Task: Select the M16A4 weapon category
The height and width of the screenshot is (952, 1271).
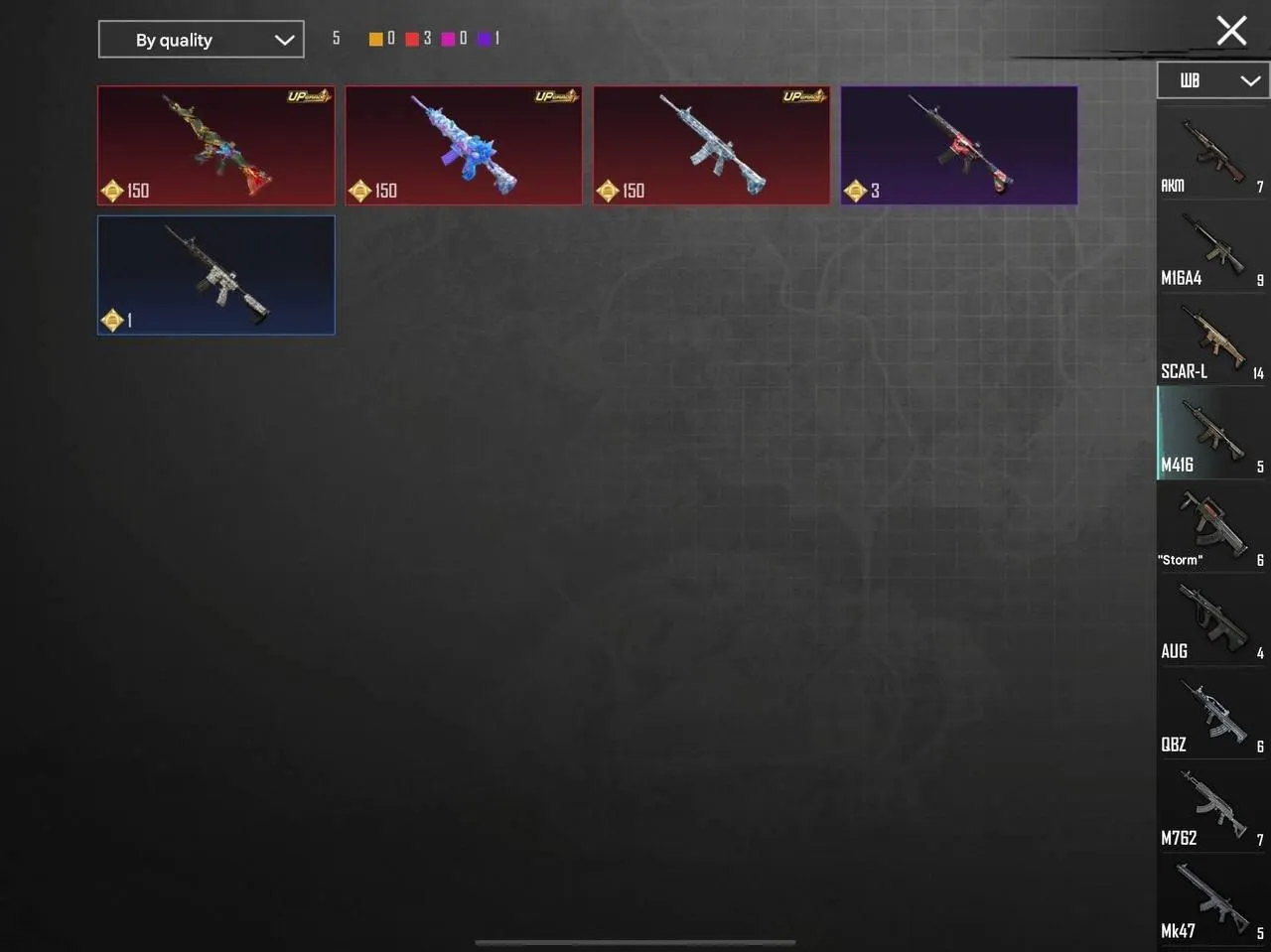Action: (x=1211, y=248)
